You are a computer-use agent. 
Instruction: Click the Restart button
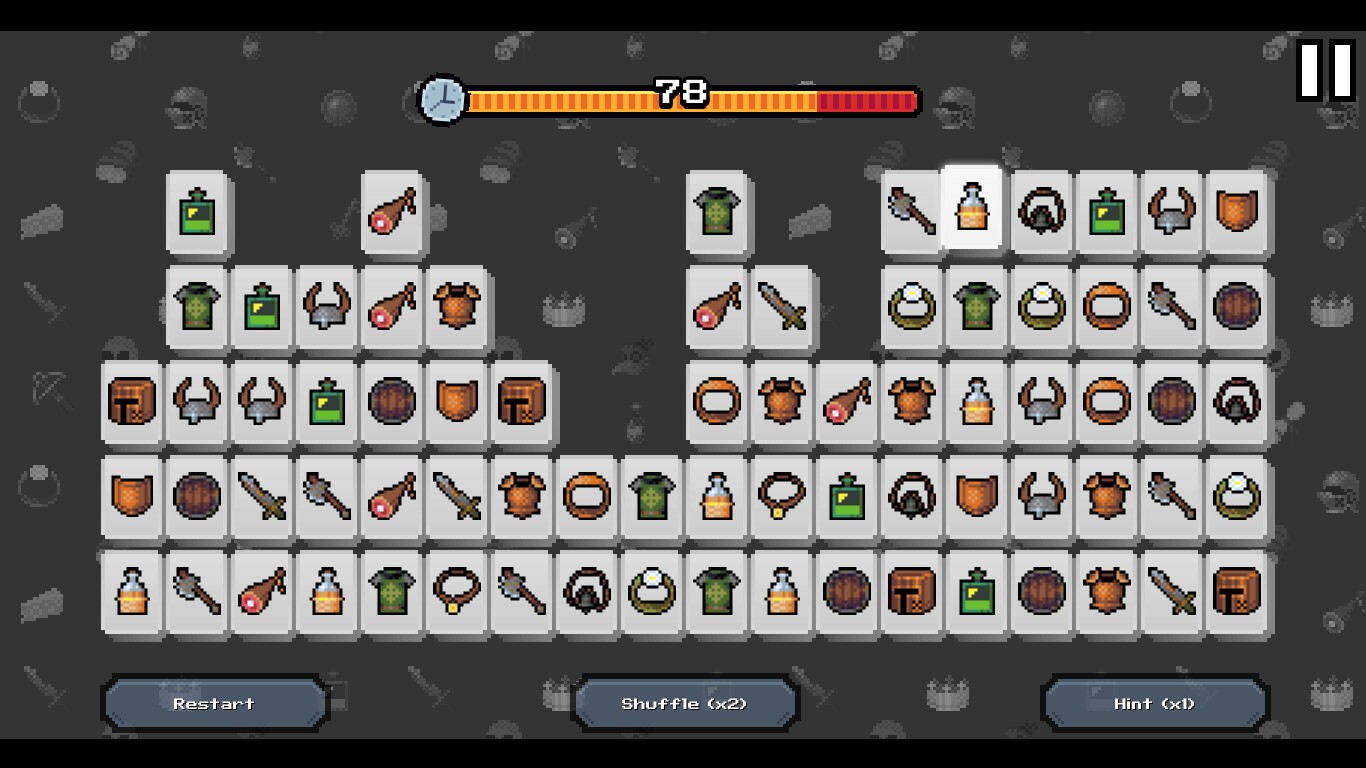coord(213,703)
